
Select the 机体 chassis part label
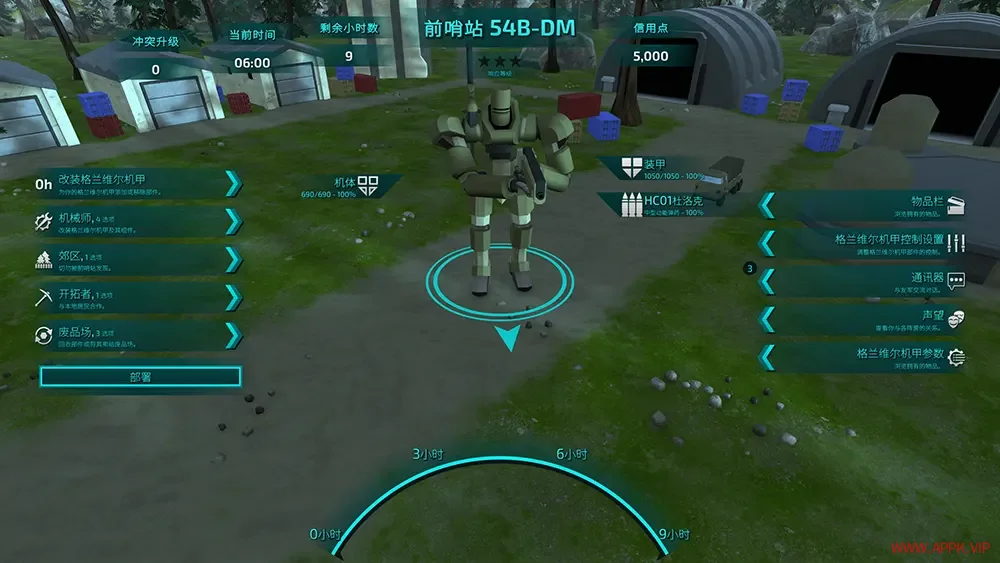pos(352,186)
